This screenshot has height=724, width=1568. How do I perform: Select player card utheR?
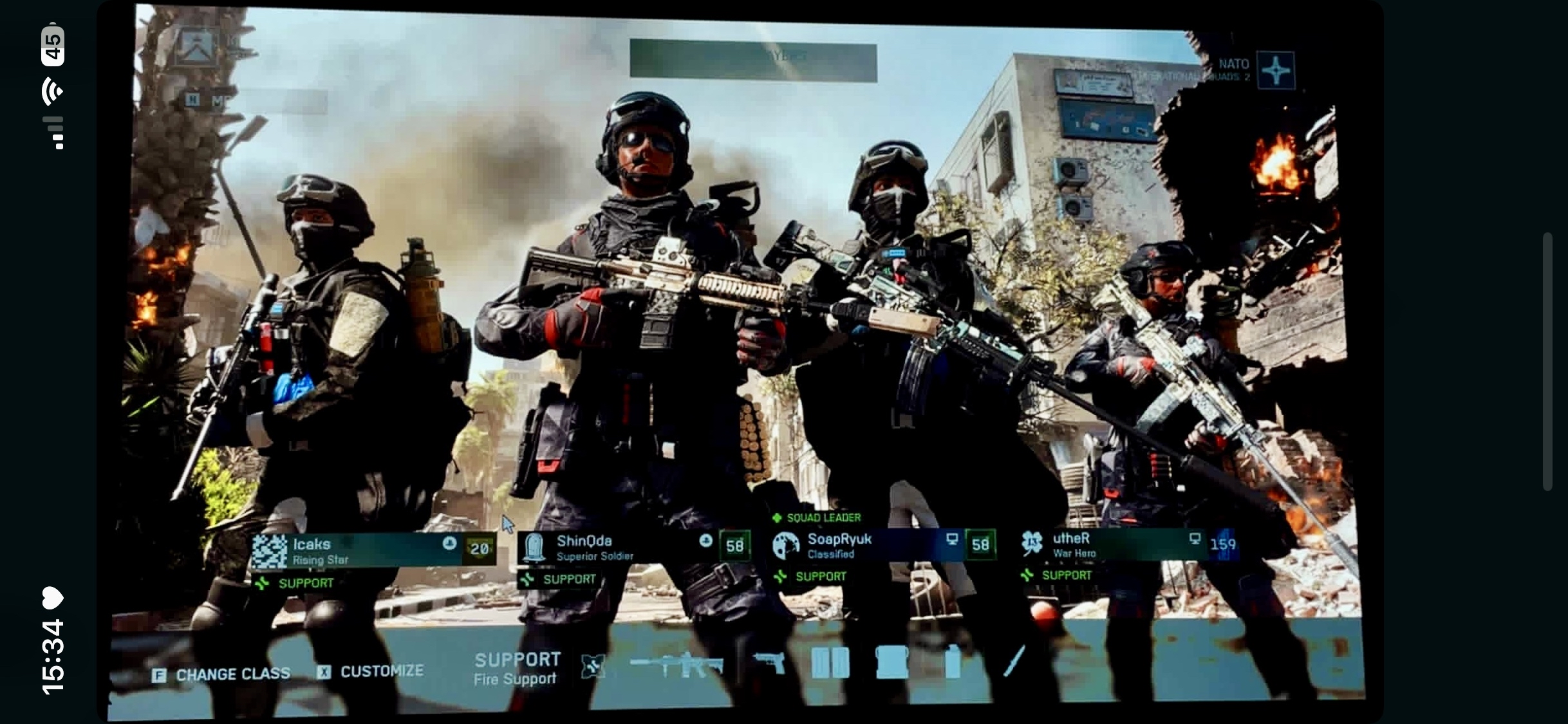(x=1128, y=544)
